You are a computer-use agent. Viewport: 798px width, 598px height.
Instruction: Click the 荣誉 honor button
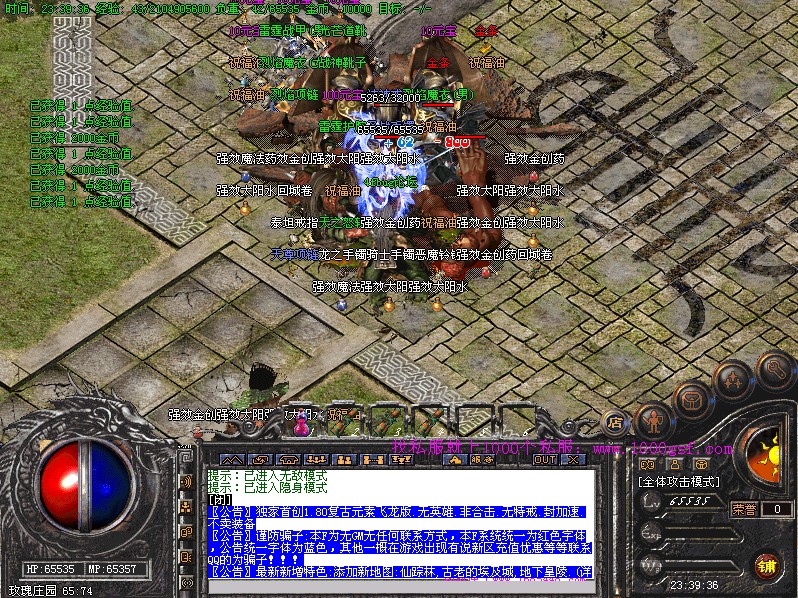[x=744, y=509]
